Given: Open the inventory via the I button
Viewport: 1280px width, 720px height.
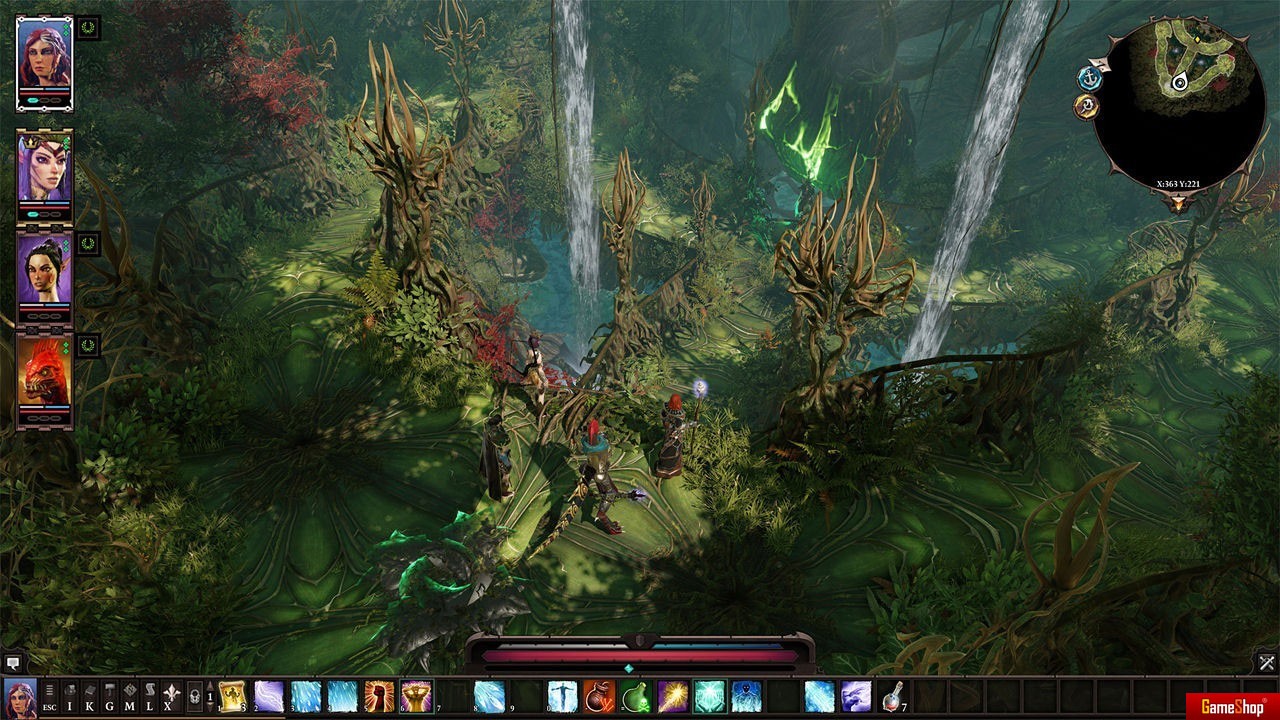Looking at the screenshot, I should tap(70, 696).
